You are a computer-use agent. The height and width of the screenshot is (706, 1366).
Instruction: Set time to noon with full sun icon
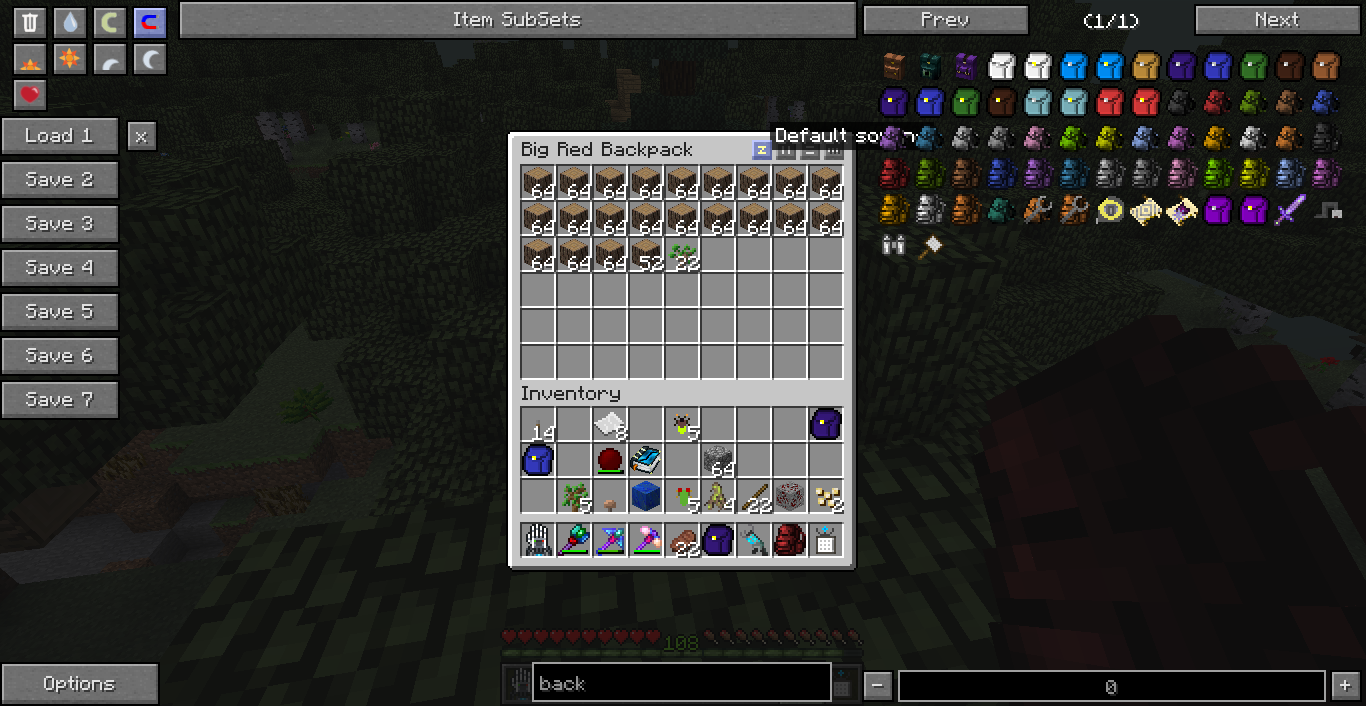pyautogui.click(x=70, y=60)
